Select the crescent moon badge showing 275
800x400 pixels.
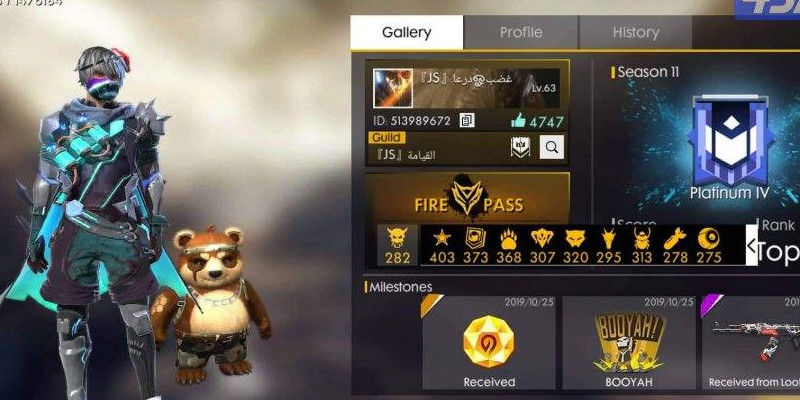coord(708,244)
